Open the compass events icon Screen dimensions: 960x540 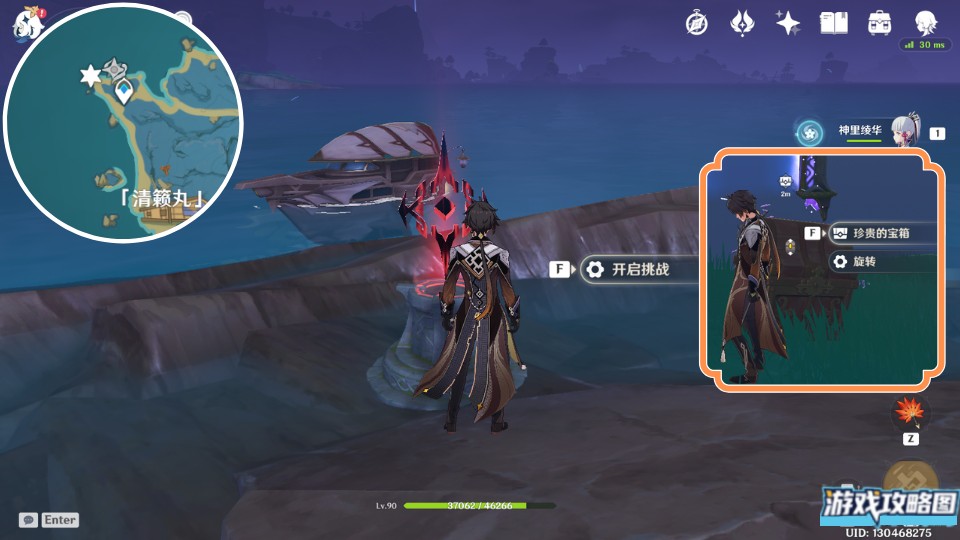click(697, 24)
